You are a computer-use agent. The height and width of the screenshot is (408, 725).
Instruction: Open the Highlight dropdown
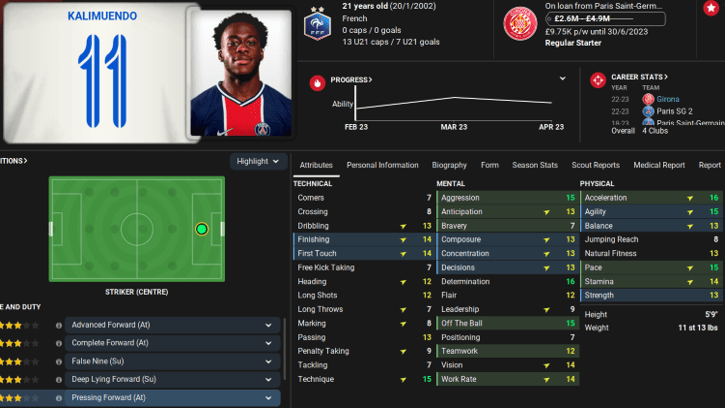tap(258, 161)
